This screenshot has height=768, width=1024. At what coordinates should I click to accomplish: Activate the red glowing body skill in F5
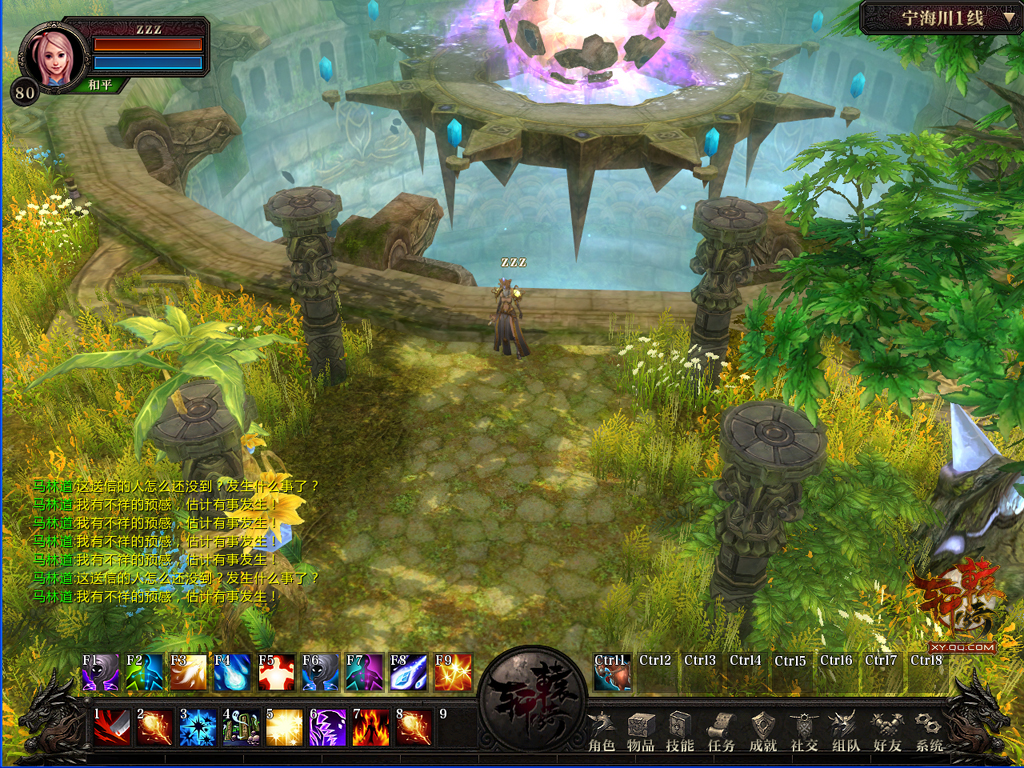[x=276, y=672]
